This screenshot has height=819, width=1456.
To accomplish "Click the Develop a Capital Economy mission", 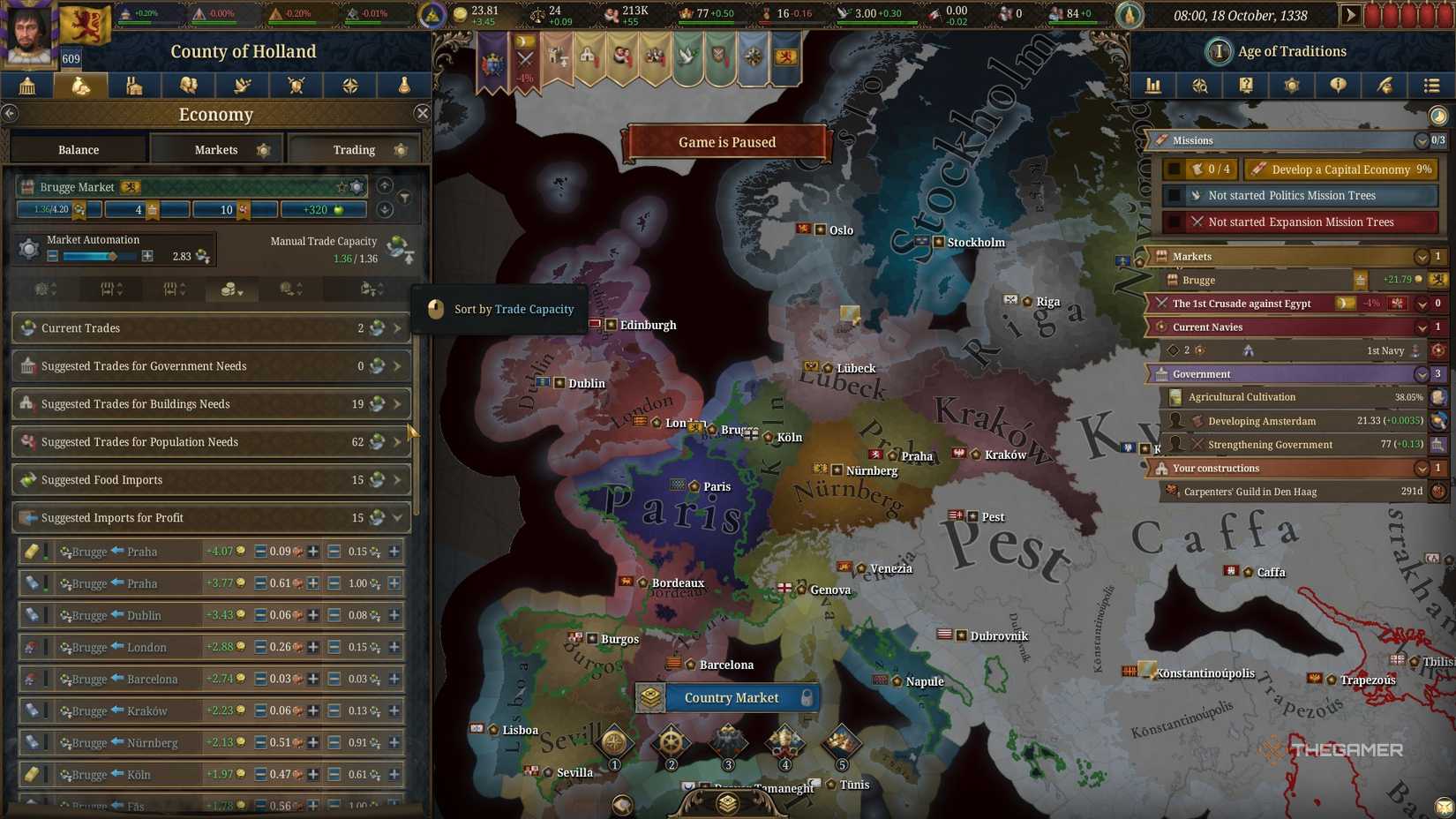I will pos(1340,169).
